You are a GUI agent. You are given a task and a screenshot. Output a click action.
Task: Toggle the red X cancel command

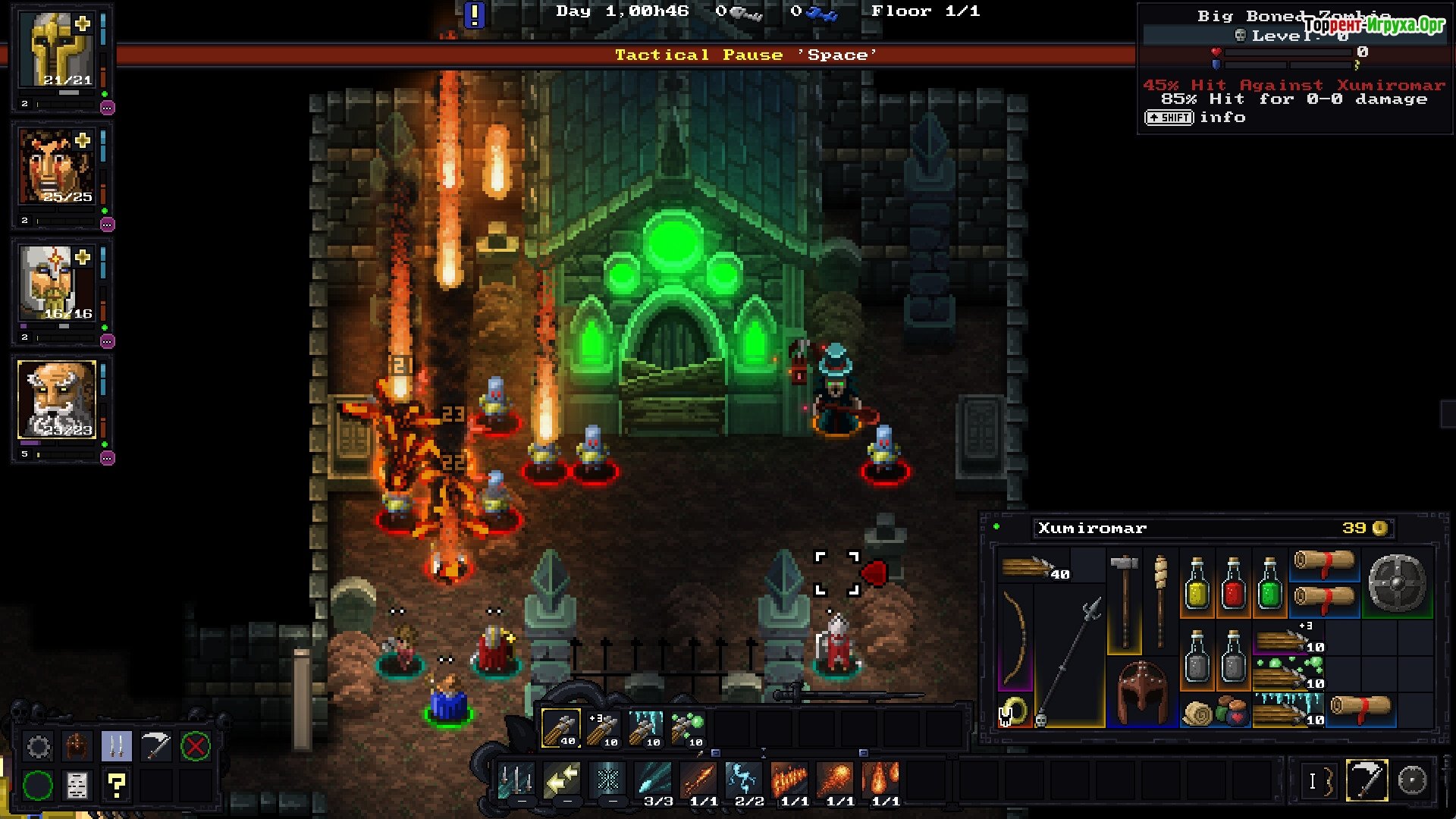pyautogui.click(x=195, y=747)
